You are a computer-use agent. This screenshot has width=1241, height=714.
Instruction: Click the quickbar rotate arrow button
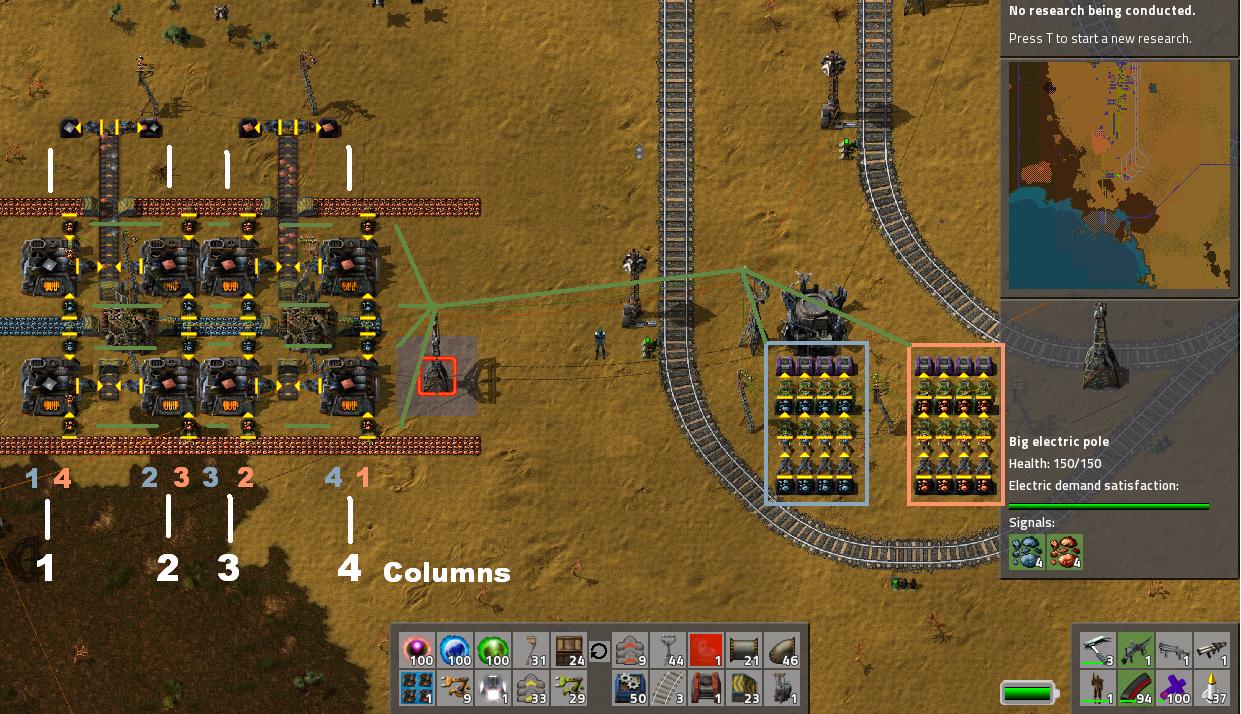point(599,652)
